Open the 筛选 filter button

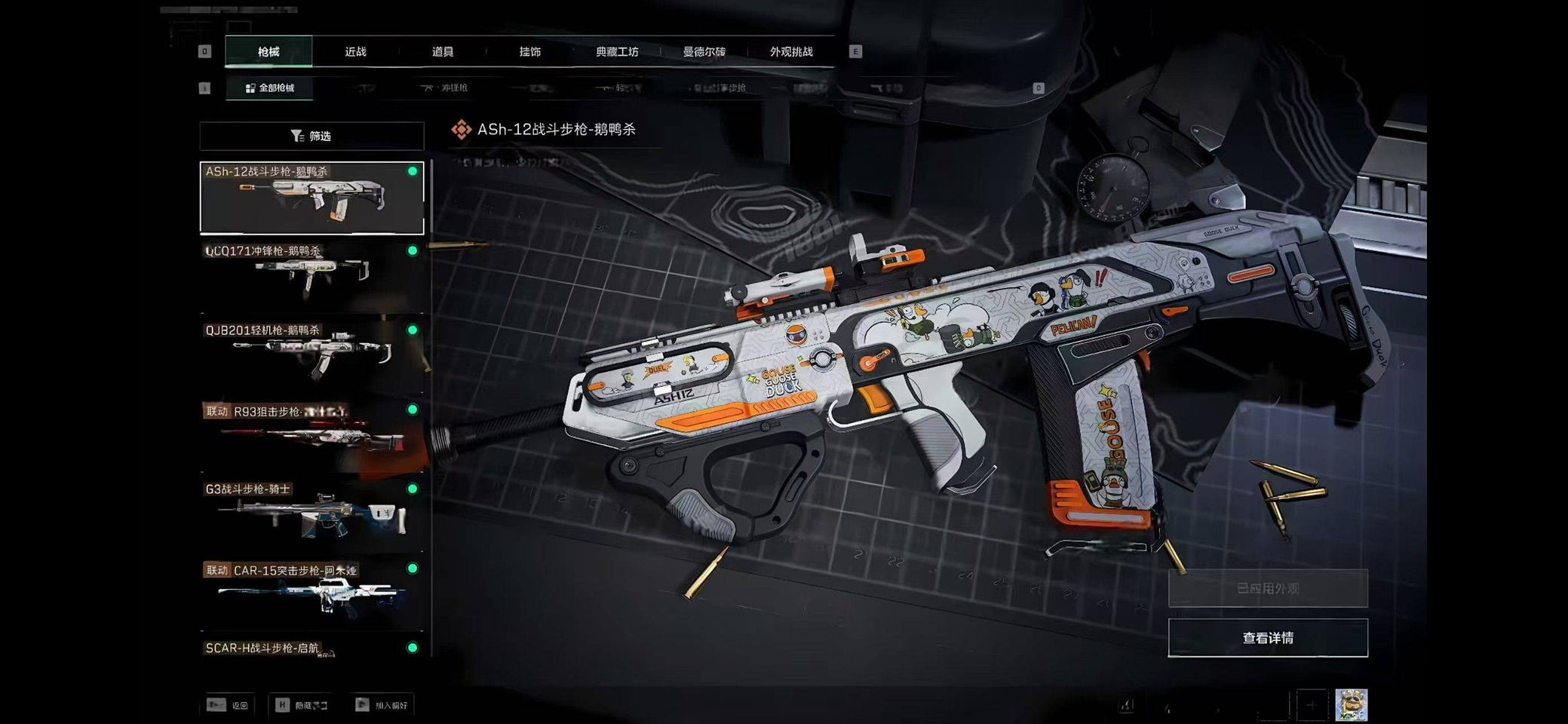(x=311, y=137)
